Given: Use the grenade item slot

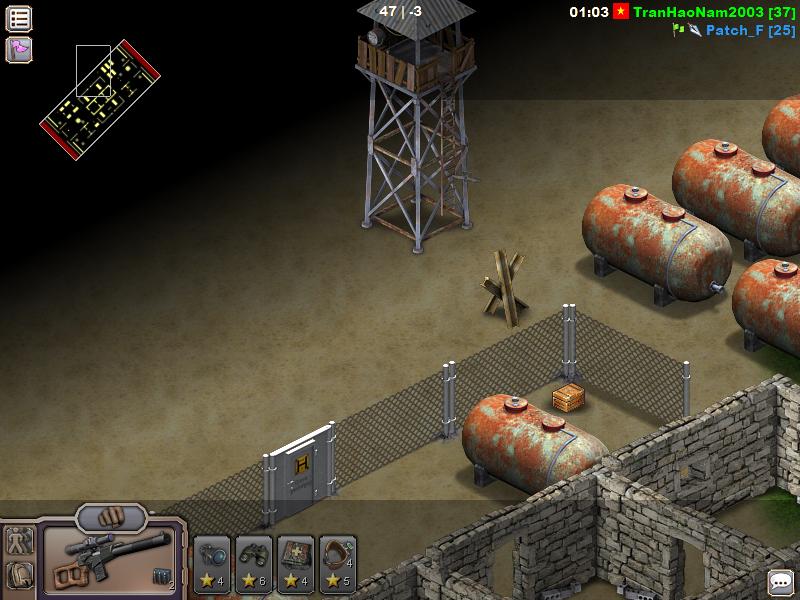Looking at the screenshot, I should 212,563.
